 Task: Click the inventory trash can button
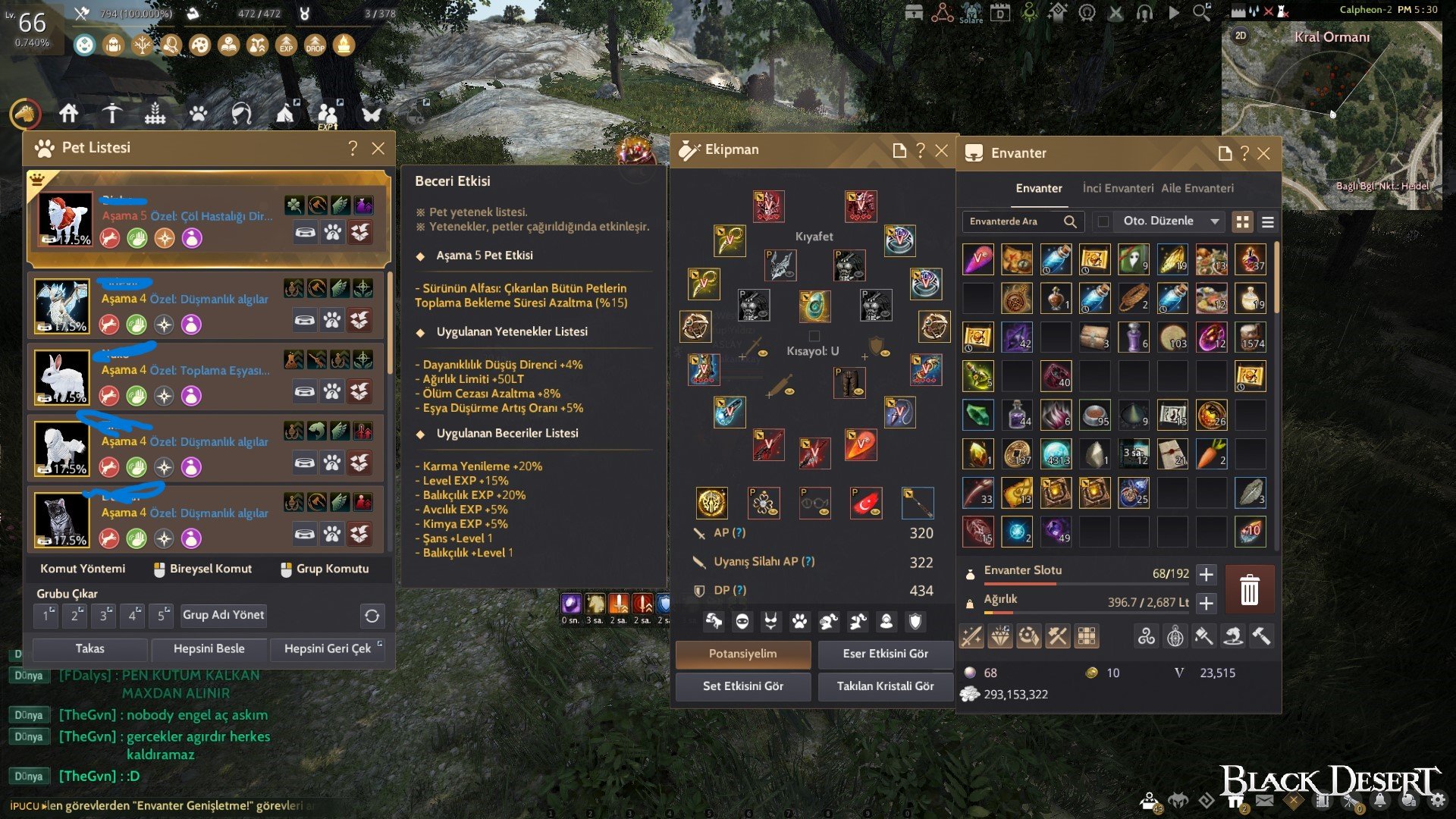click(1249, 589)
